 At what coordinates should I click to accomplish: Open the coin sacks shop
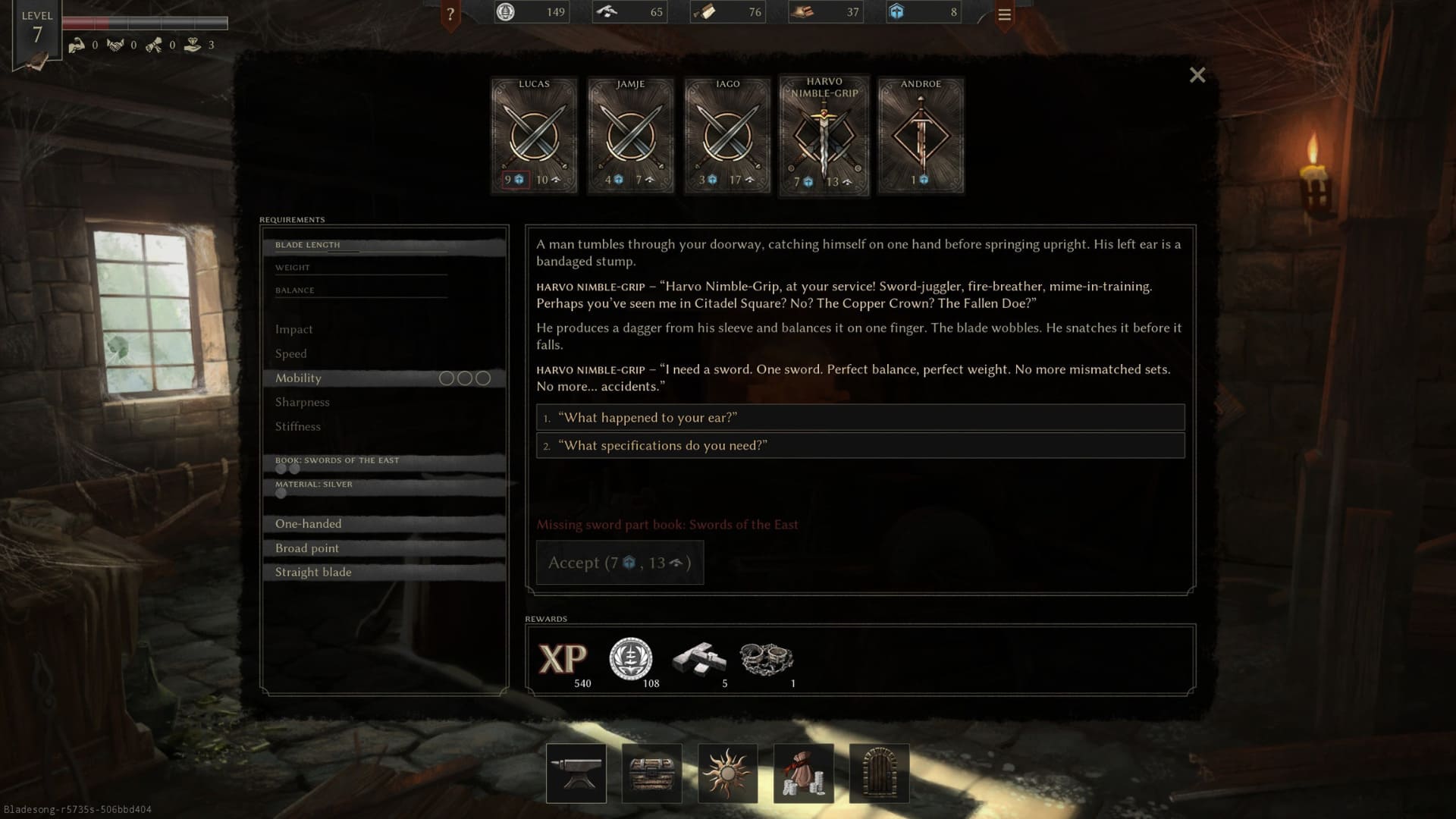coord(804,773)
